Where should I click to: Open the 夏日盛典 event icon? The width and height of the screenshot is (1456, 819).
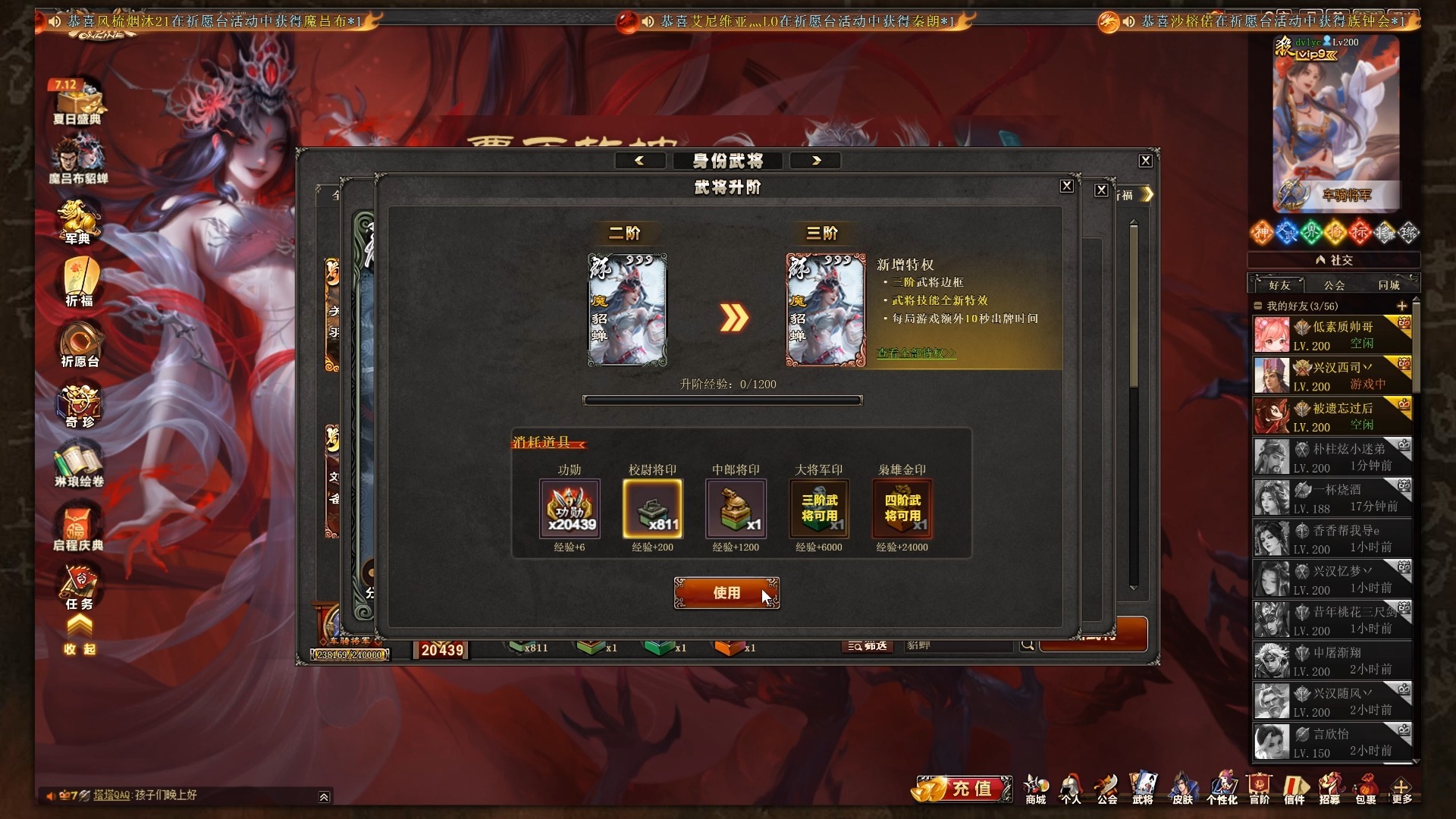click(77, 102)
